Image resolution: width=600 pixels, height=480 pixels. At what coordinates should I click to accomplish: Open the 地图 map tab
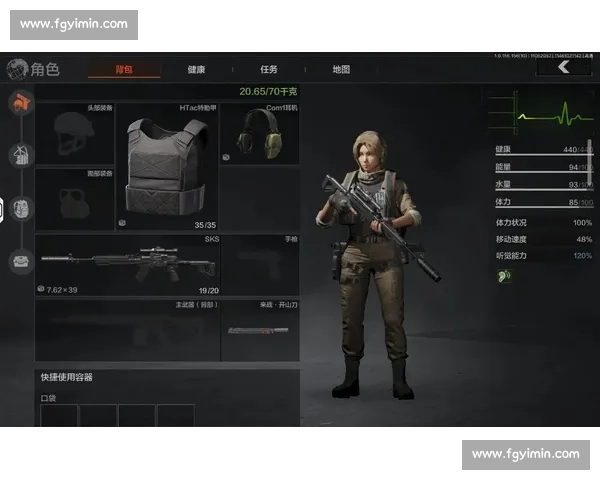click(x=341, y=70)
